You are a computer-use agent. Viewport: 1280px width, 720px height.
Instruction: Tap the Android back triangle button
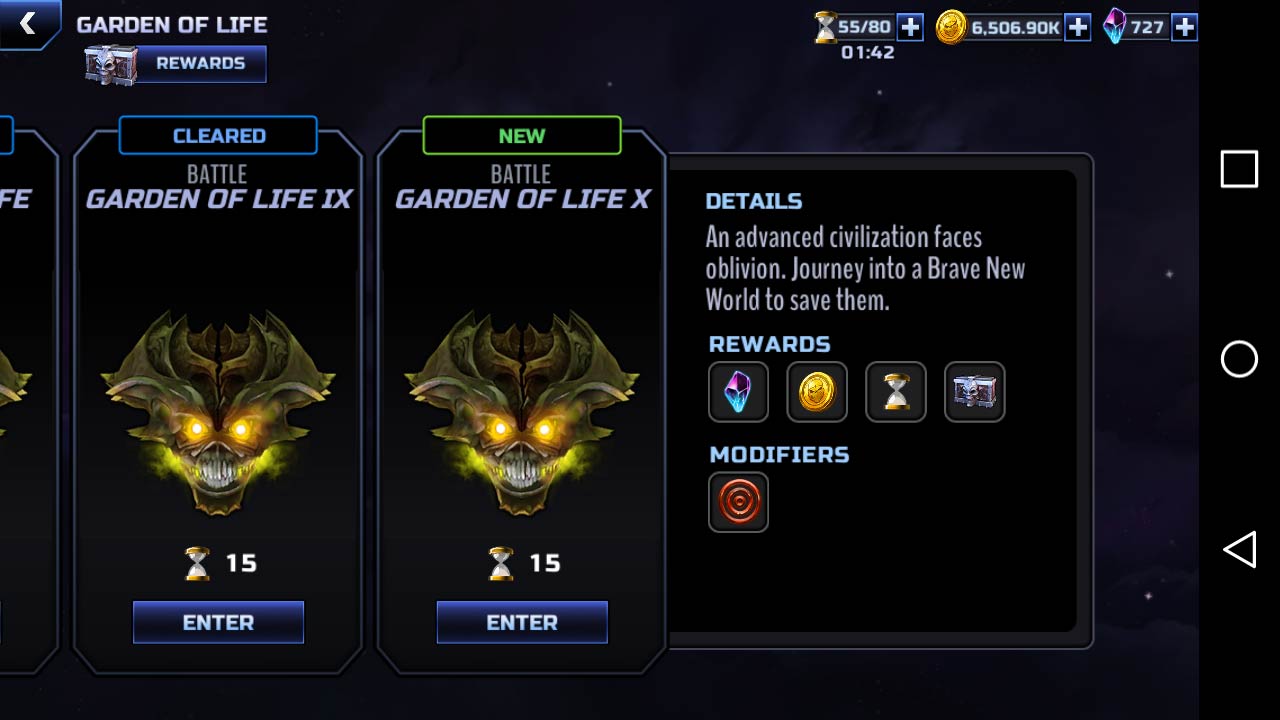click(x=1239, y=550)
